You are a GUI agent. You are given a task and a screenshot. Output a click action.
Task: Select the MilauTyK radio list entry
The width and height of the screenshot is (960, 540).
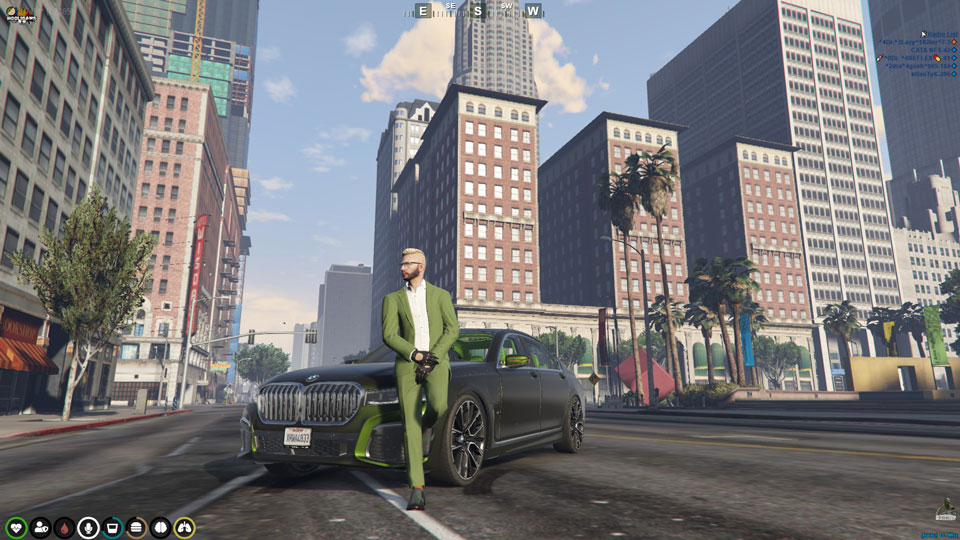(x=929, y=74)
